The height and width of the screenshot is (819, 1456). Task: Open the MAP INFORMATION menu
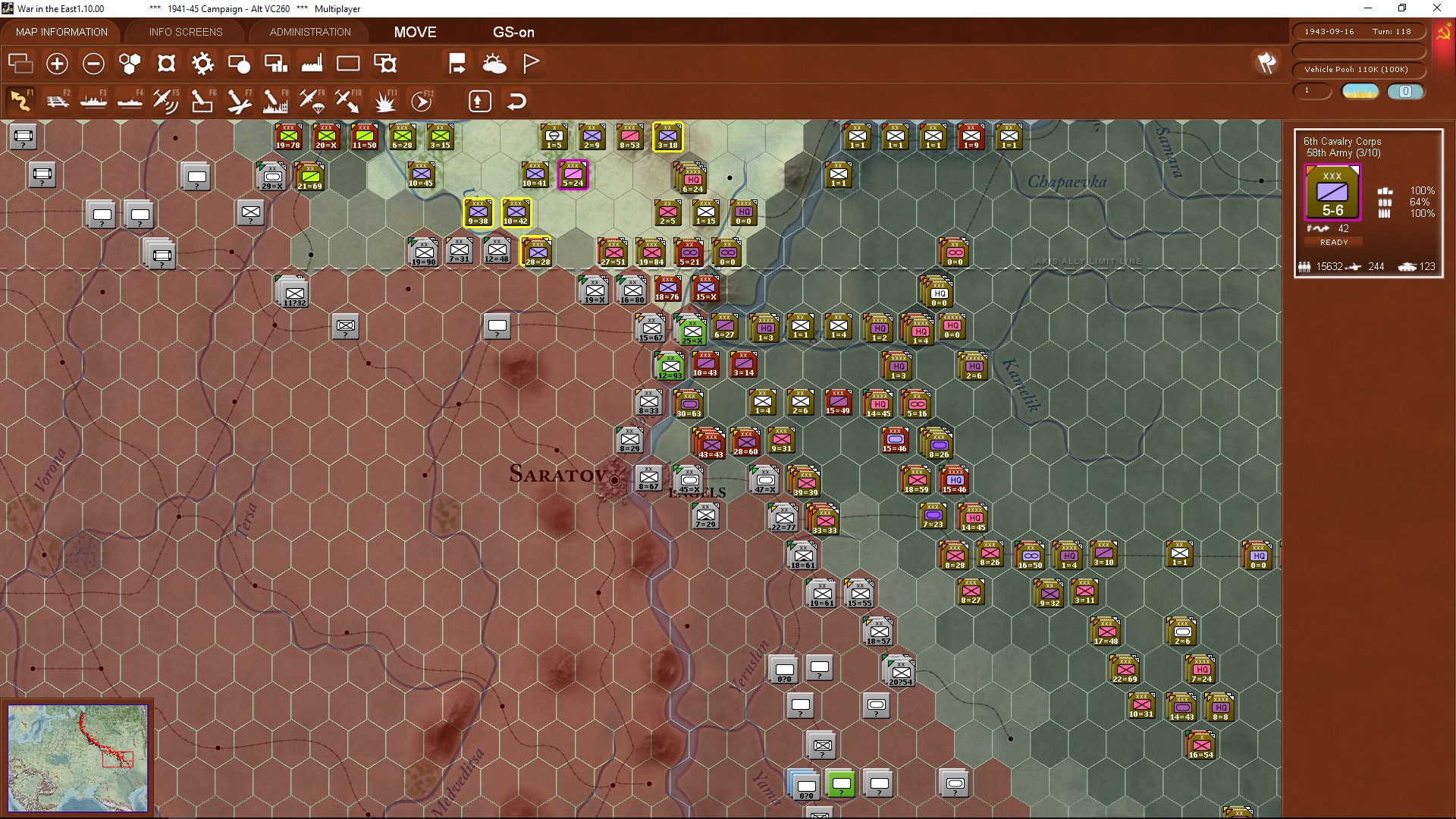[x=61, y=32]
